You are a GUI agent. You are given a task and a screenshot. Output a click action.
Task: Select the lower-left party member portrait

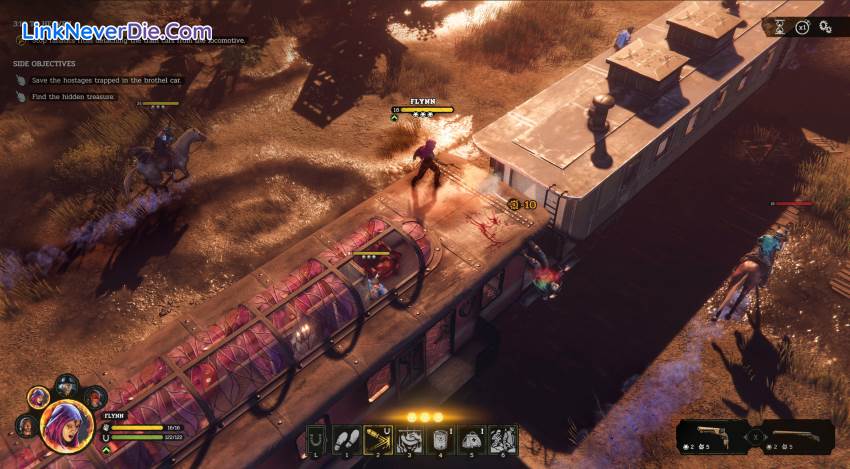coord(27,424)
